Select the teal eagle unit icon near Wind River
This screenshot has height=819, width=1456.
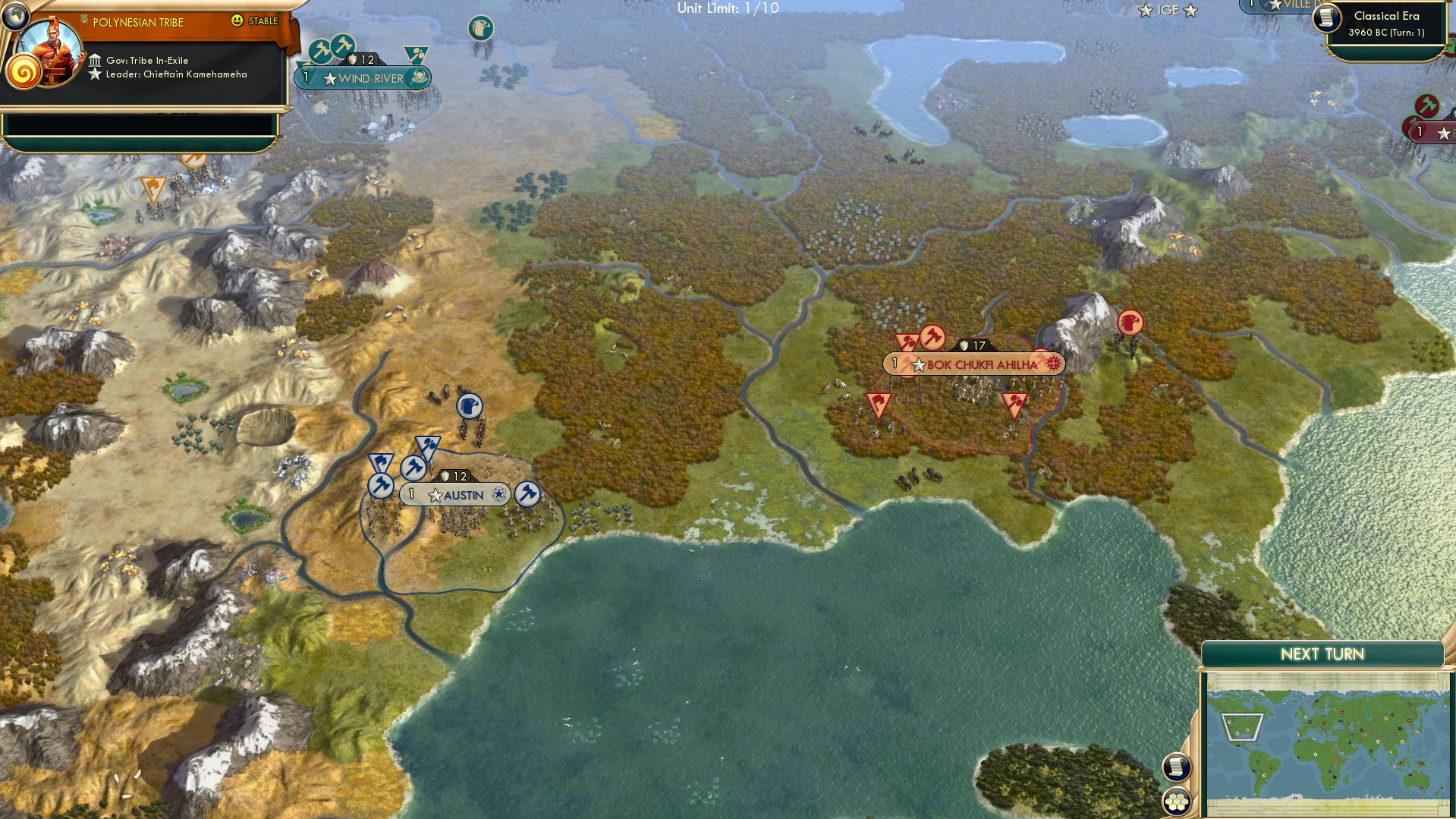click(x=482, y=28)
